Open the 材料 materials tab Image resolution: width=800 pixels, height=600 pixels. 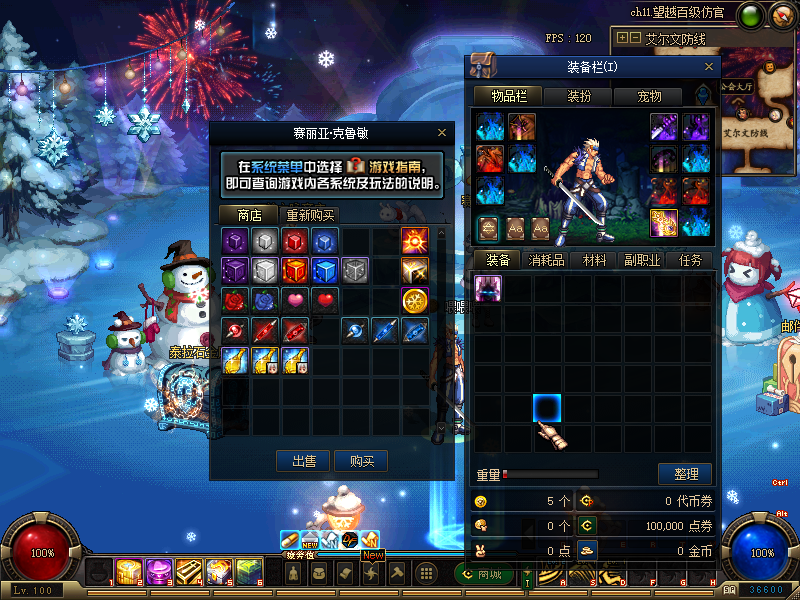coord(595,259)
